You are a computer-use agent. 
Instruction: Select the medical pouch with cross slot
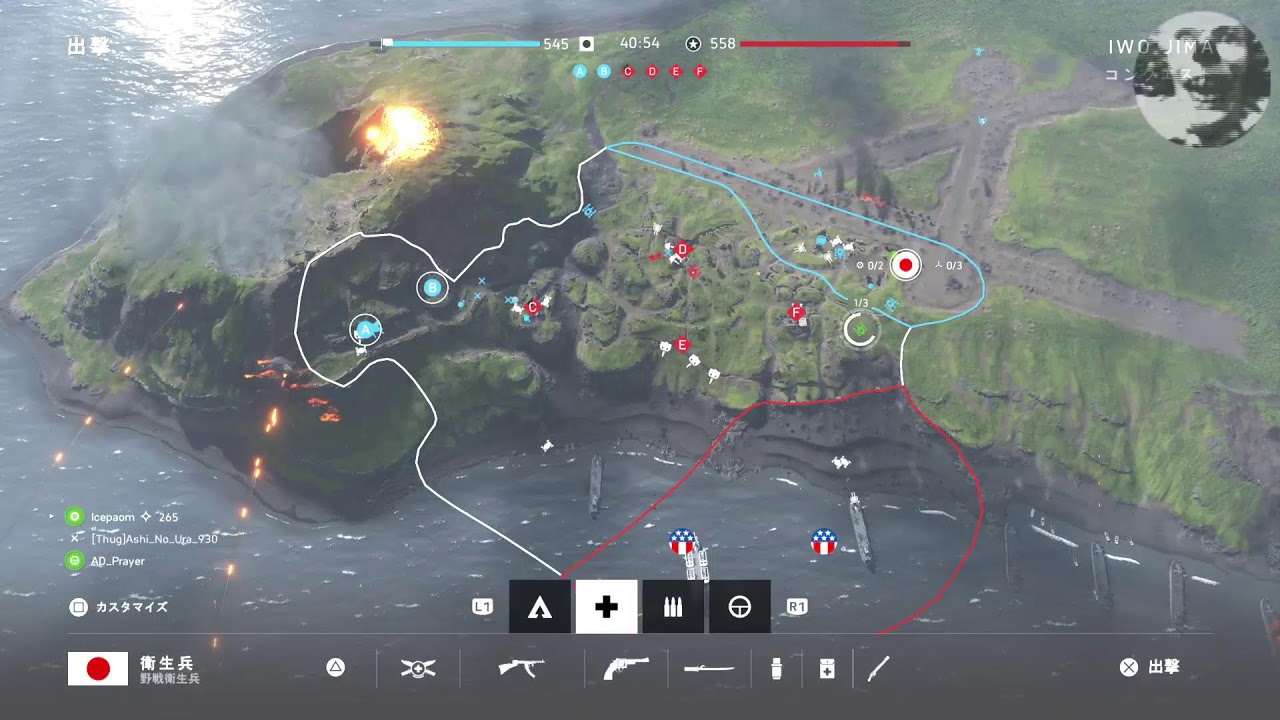827,668
